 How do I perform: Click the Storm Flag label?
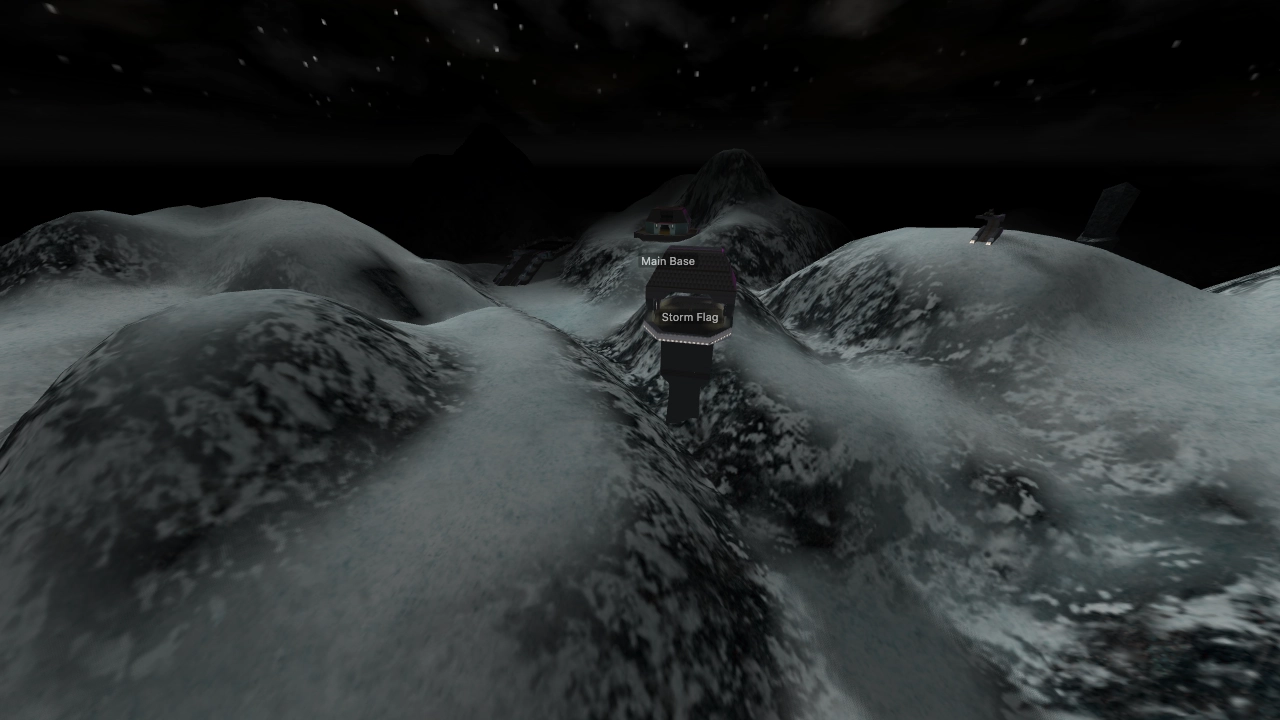coord(691,317)
